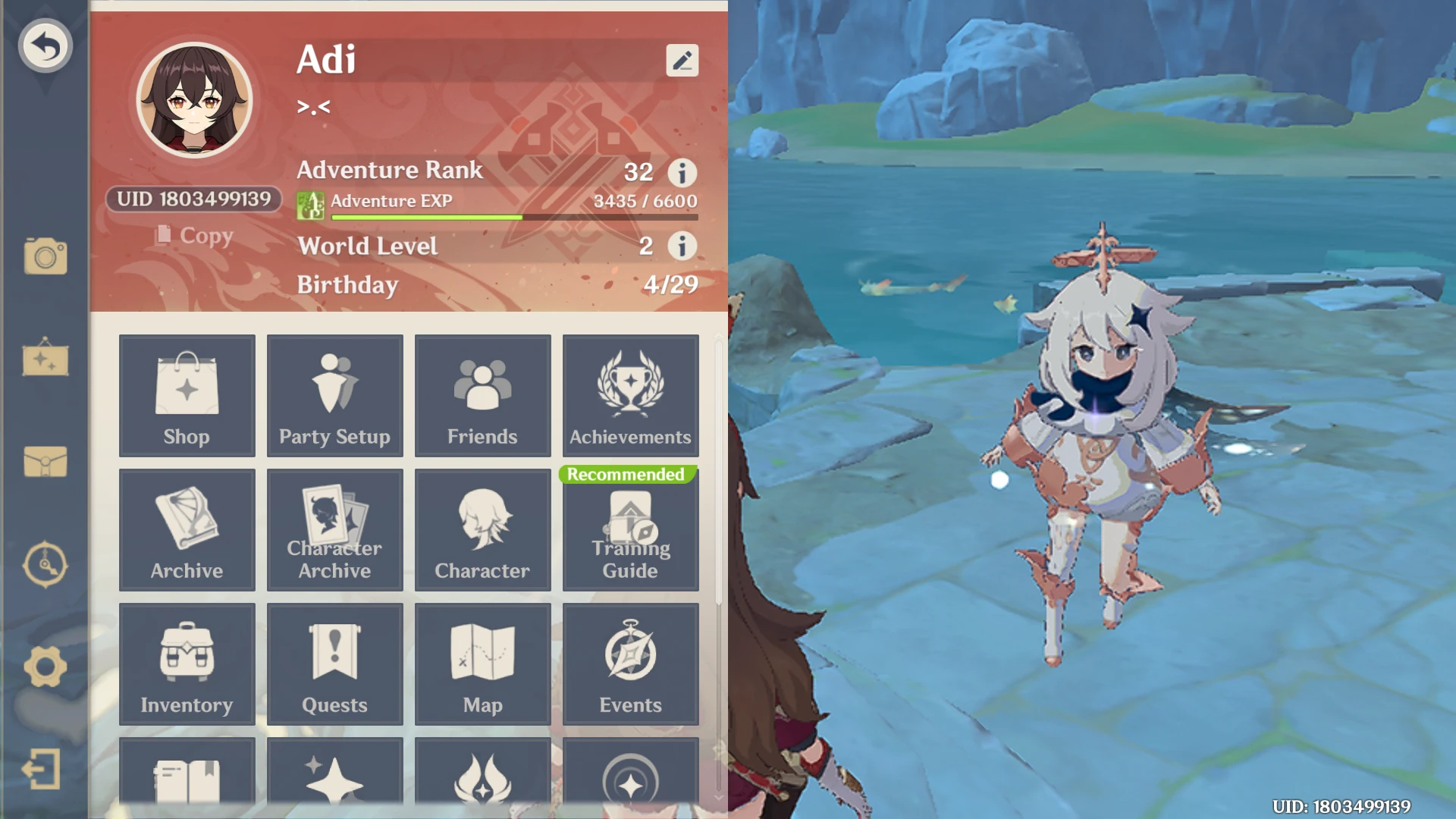This screenshot has height=819, width=1456.
Task: View Adventure Rank info indicator
Action: [682, 173]
